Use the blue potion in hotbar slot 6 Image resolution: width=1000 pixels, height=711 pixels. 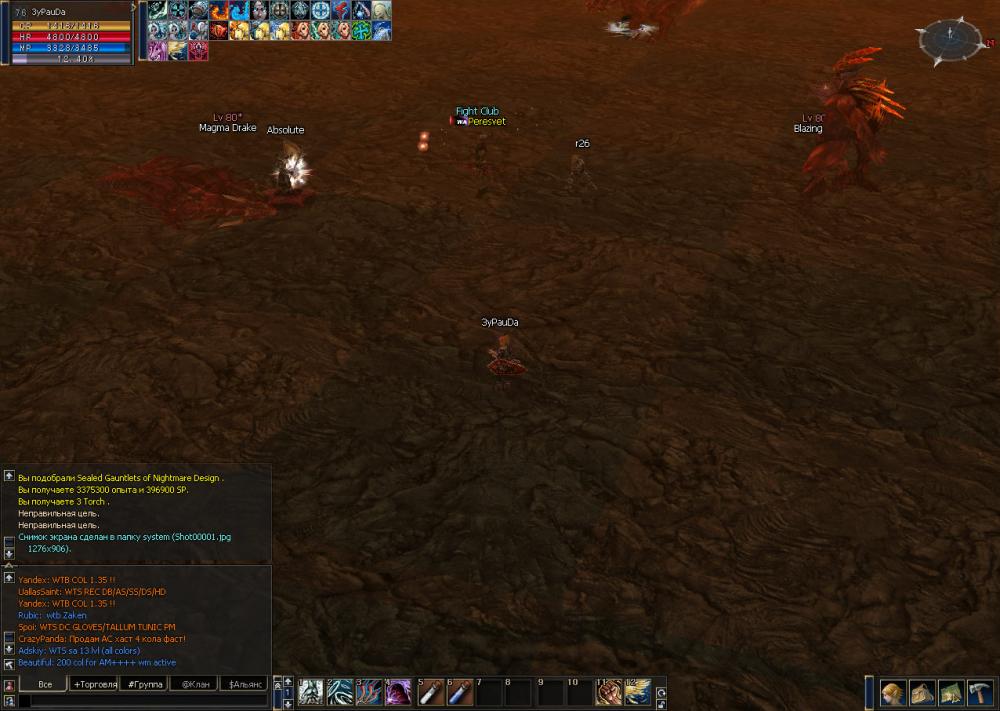pos(459,692)
